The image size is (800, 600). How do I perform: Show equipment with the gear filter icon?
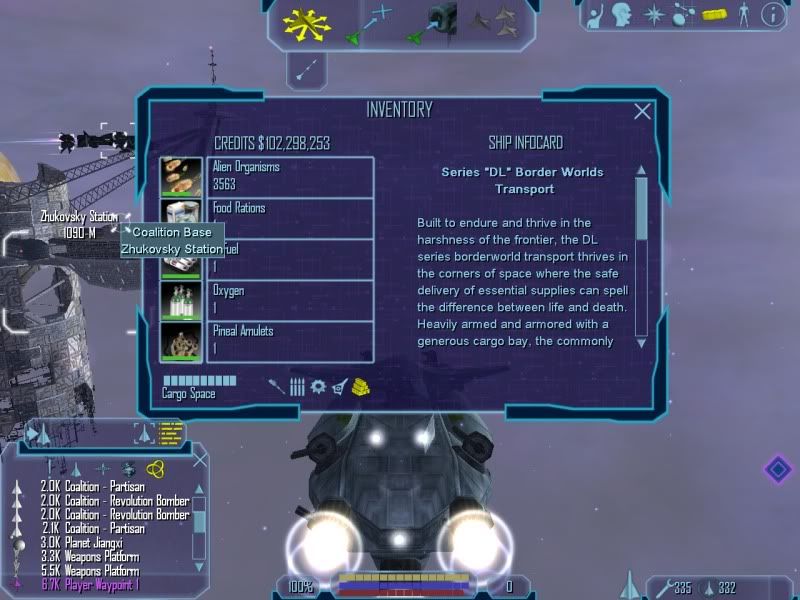tap(318, 387)
